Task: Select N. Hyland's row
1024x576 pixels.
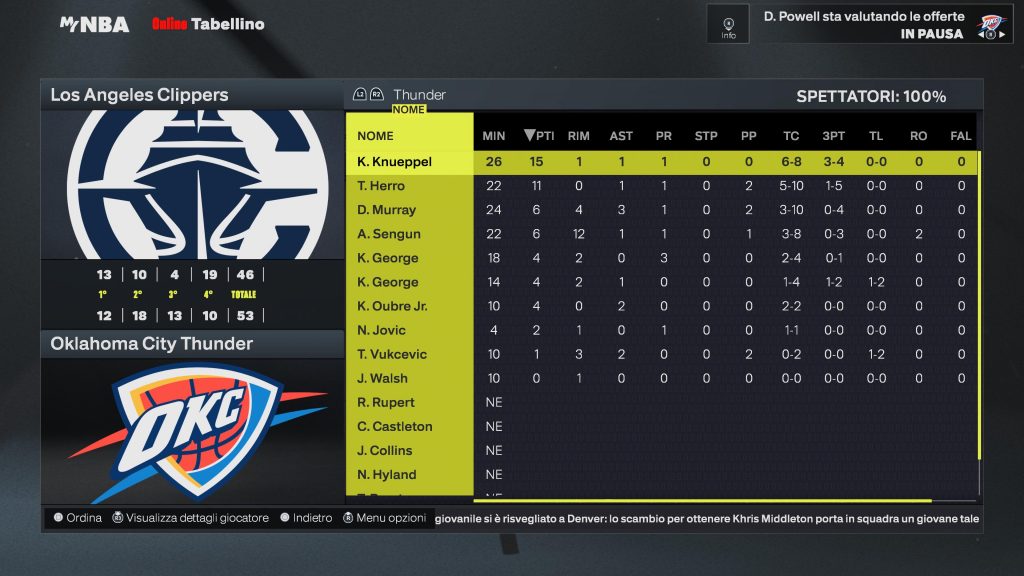Action: [386, 474]
